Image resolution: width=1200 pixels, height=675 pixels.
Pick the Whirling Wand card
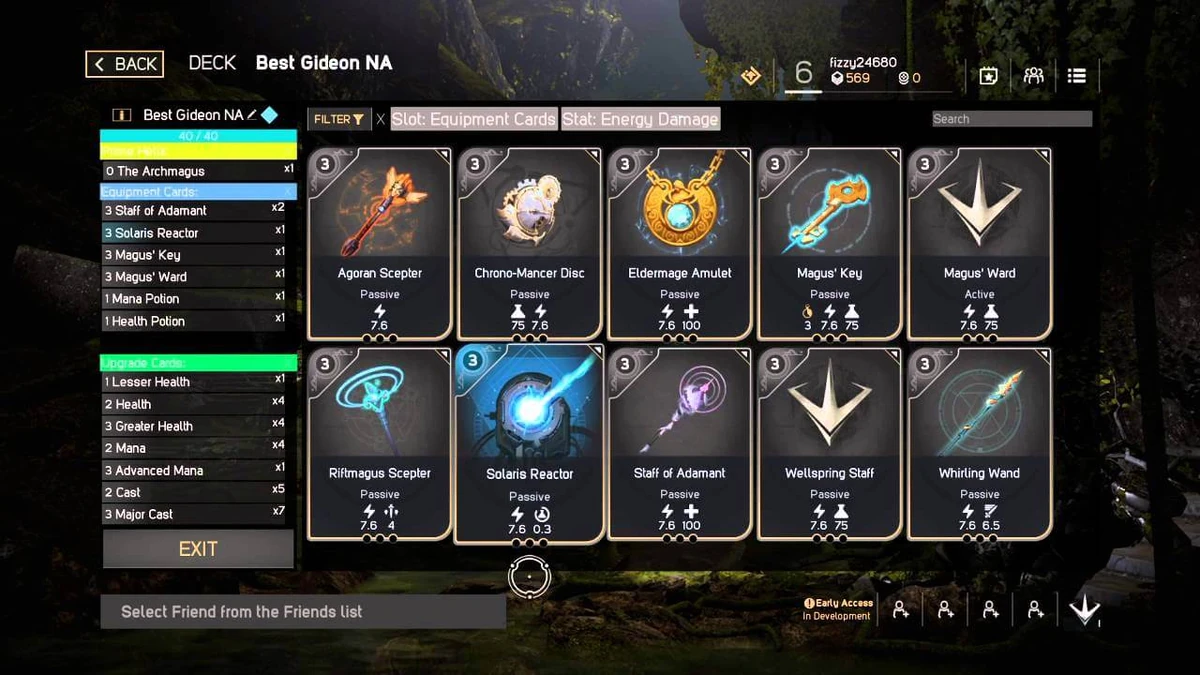[x=979, y=444]
